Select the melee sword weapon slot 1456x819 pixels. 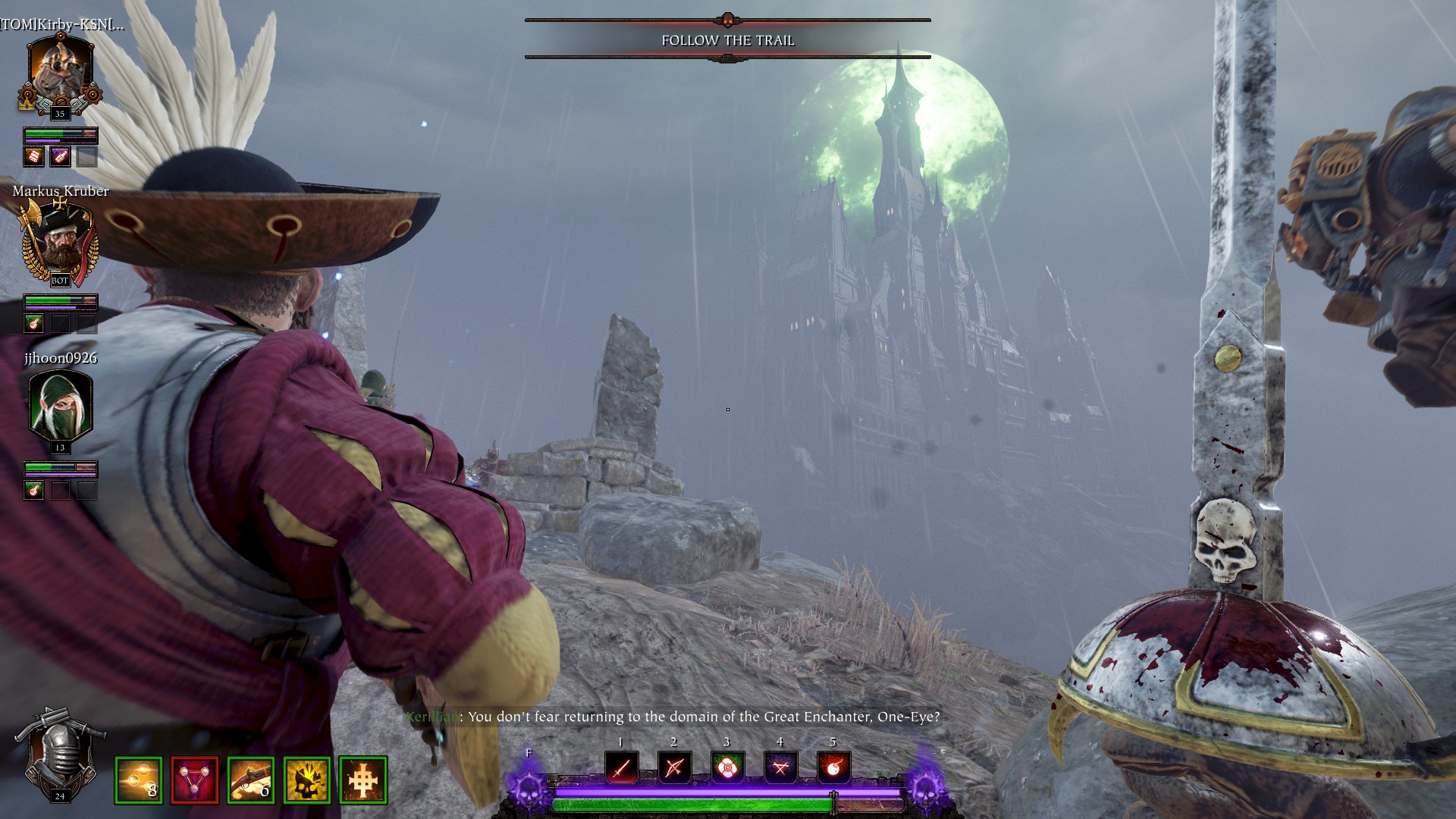(621, 767)
